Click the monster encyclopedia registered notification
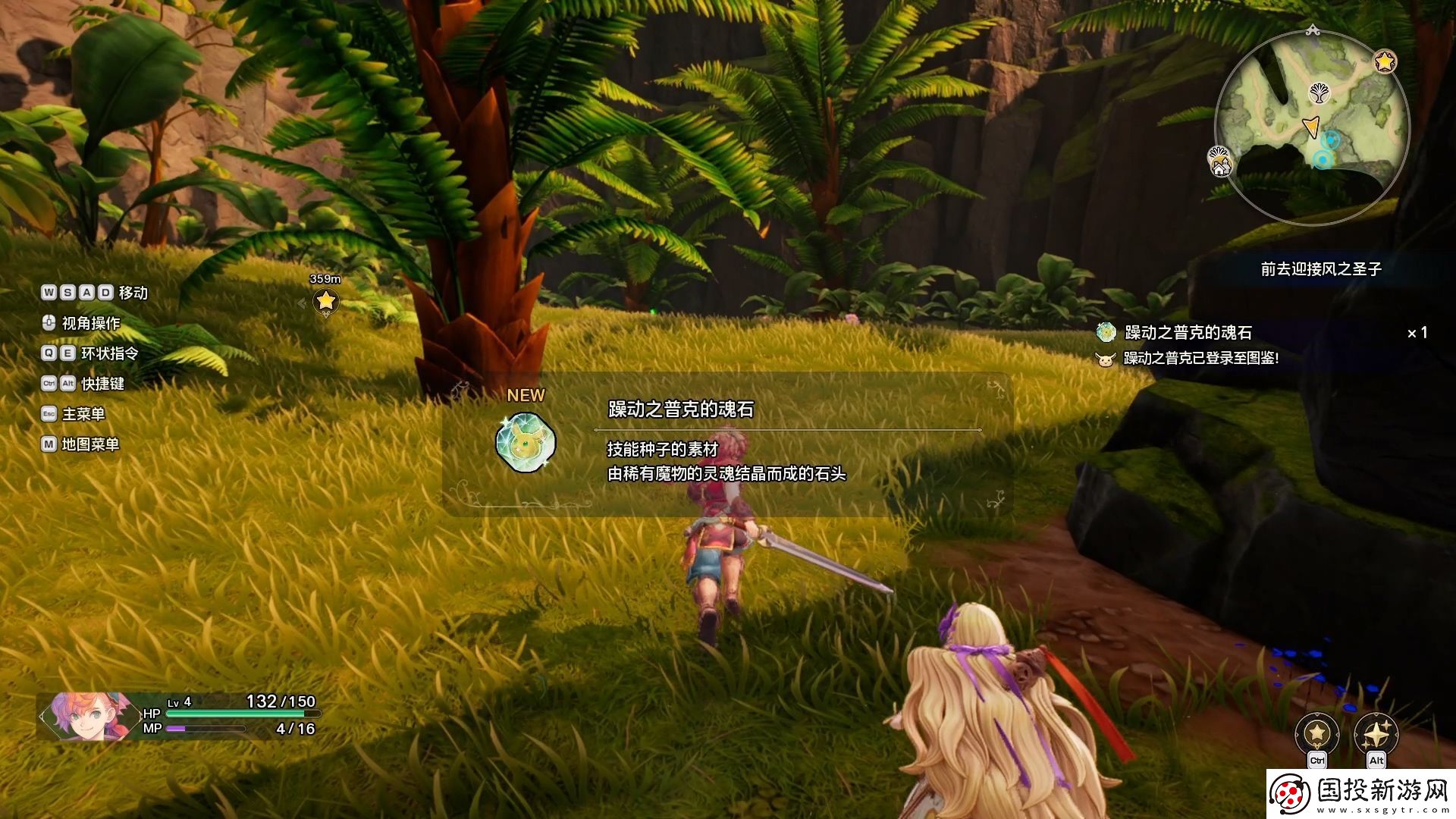 [1200, 358]
